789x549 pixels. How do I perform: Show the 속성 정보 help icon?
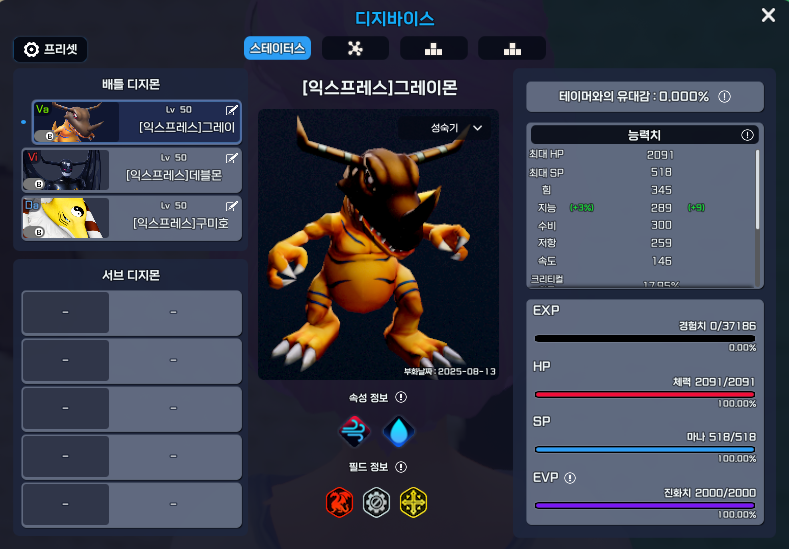pyautogui.click(x=401, y=397)
